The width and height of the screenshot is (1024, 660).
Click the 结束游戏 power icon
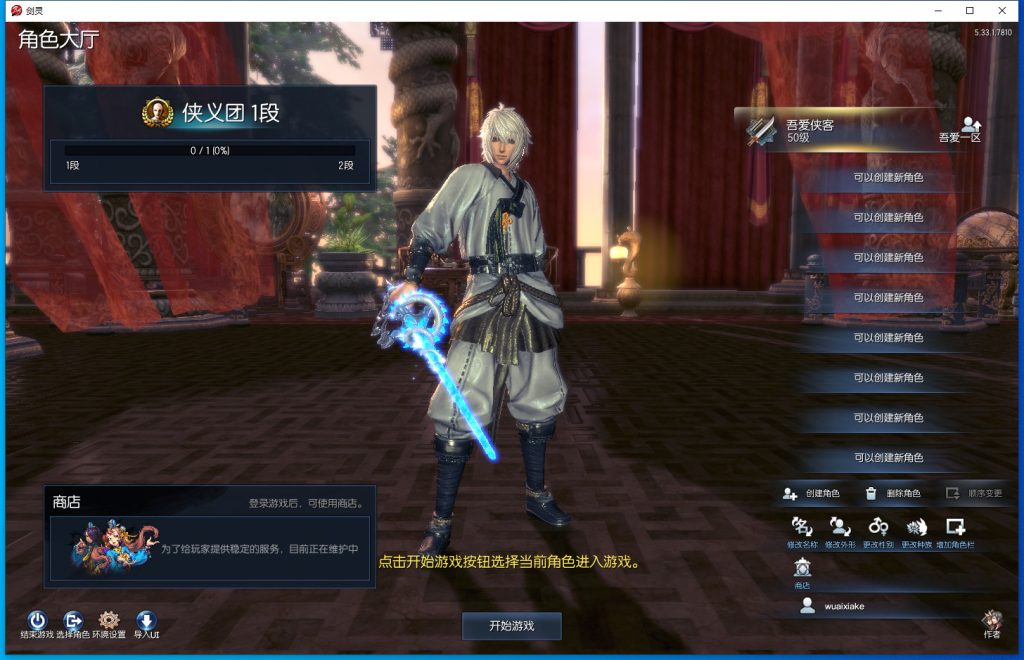(x=37, y=621)
